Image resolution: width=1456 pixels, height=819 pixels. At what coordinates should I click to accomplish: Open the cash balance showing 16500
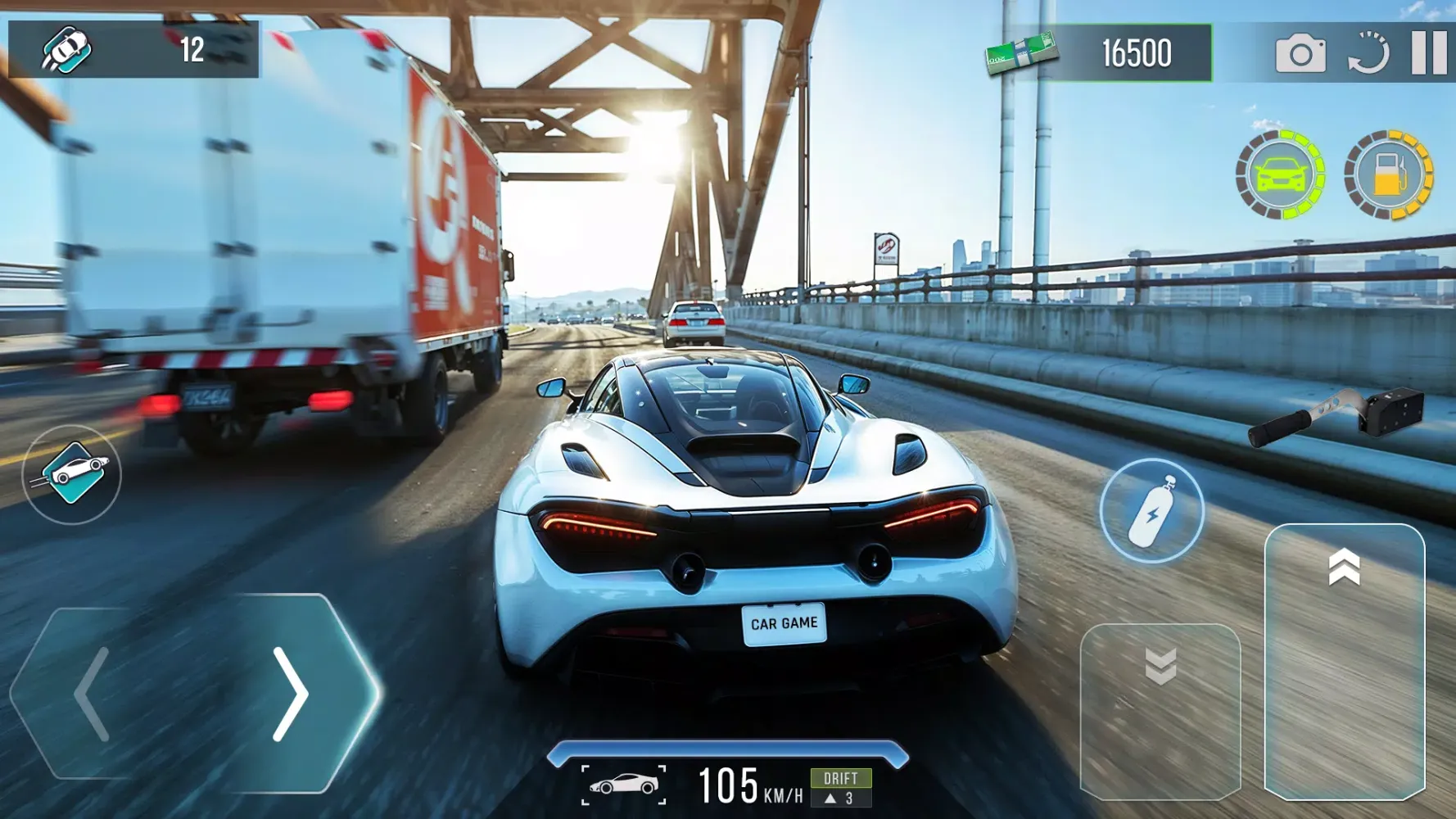[x=1099, y=53]
